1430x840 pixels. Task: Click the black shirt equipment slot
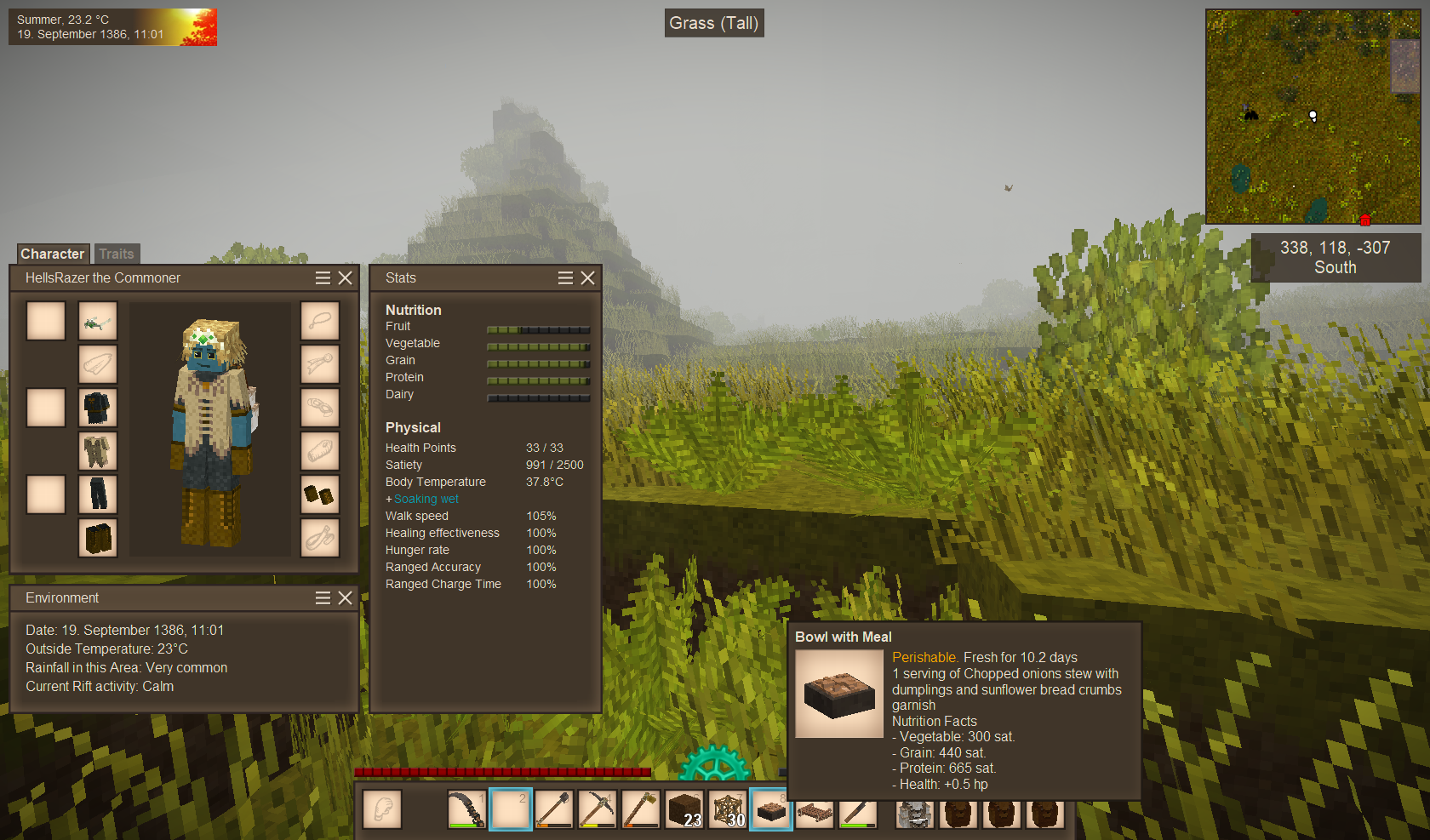point(98,408)
